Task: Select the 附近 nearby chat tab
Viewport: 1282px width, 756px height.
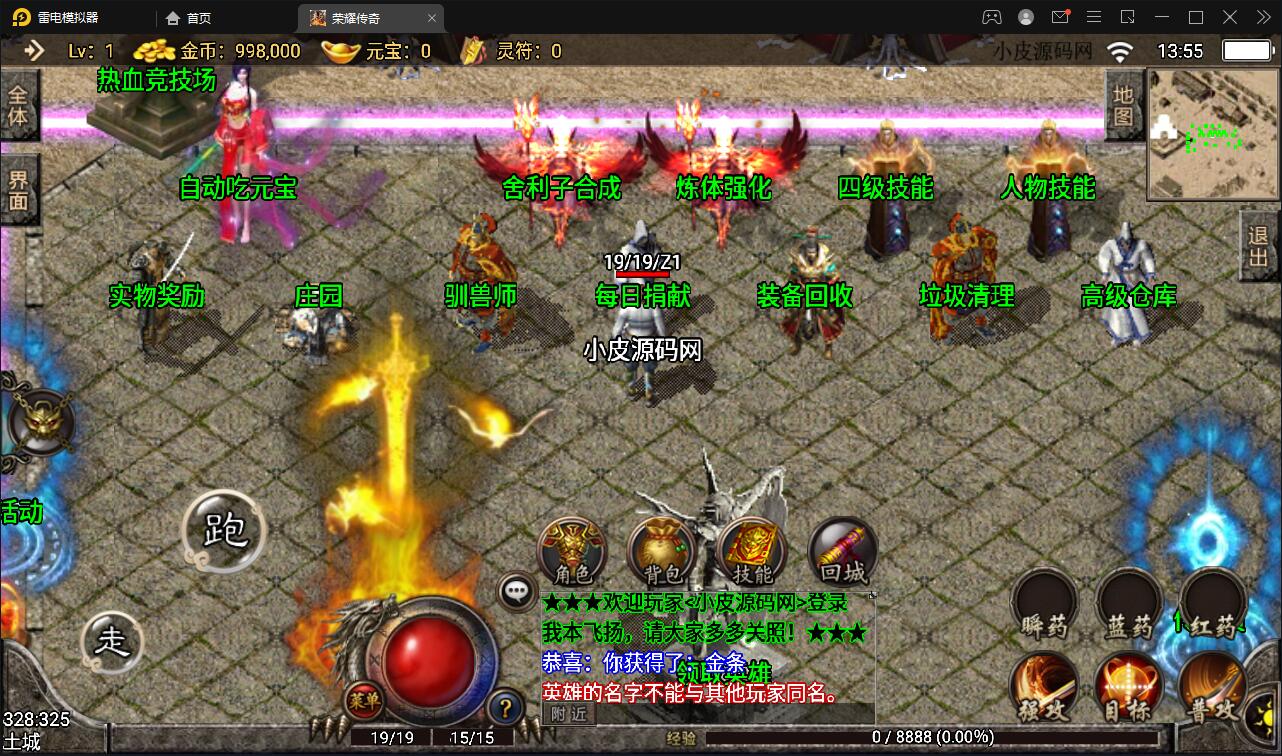Action: pos(569,713)
